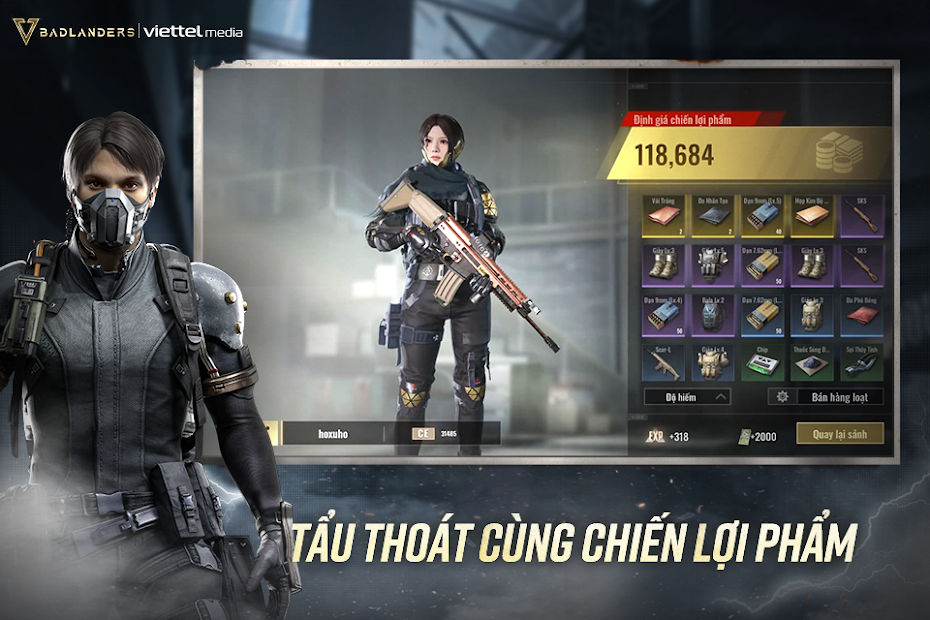
Task: Choose the Da Nhân Tạo loot slot
Action: tap(712, 216)
